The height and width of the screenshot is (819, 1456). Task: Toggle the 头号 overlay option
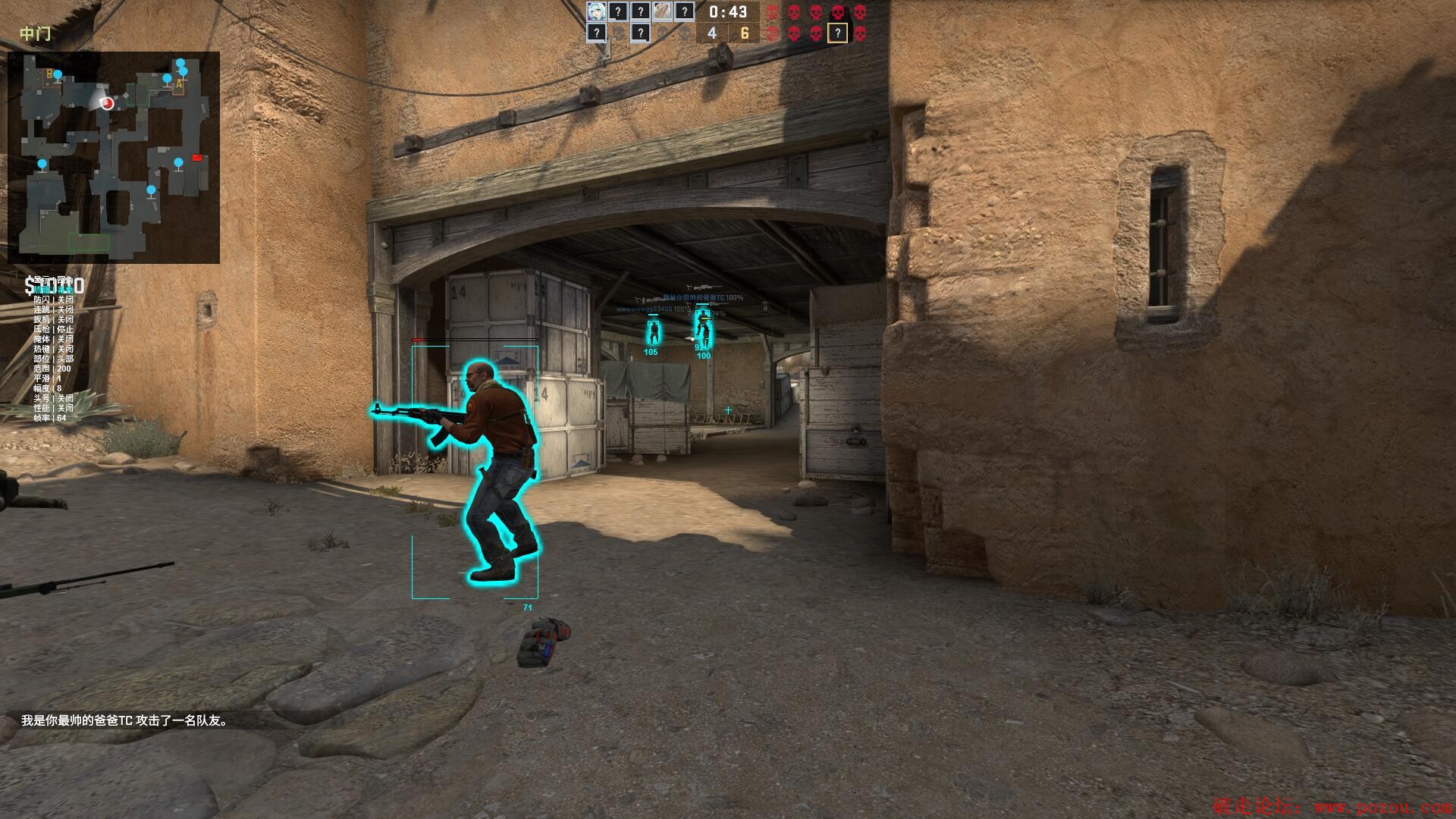point(53,398)
